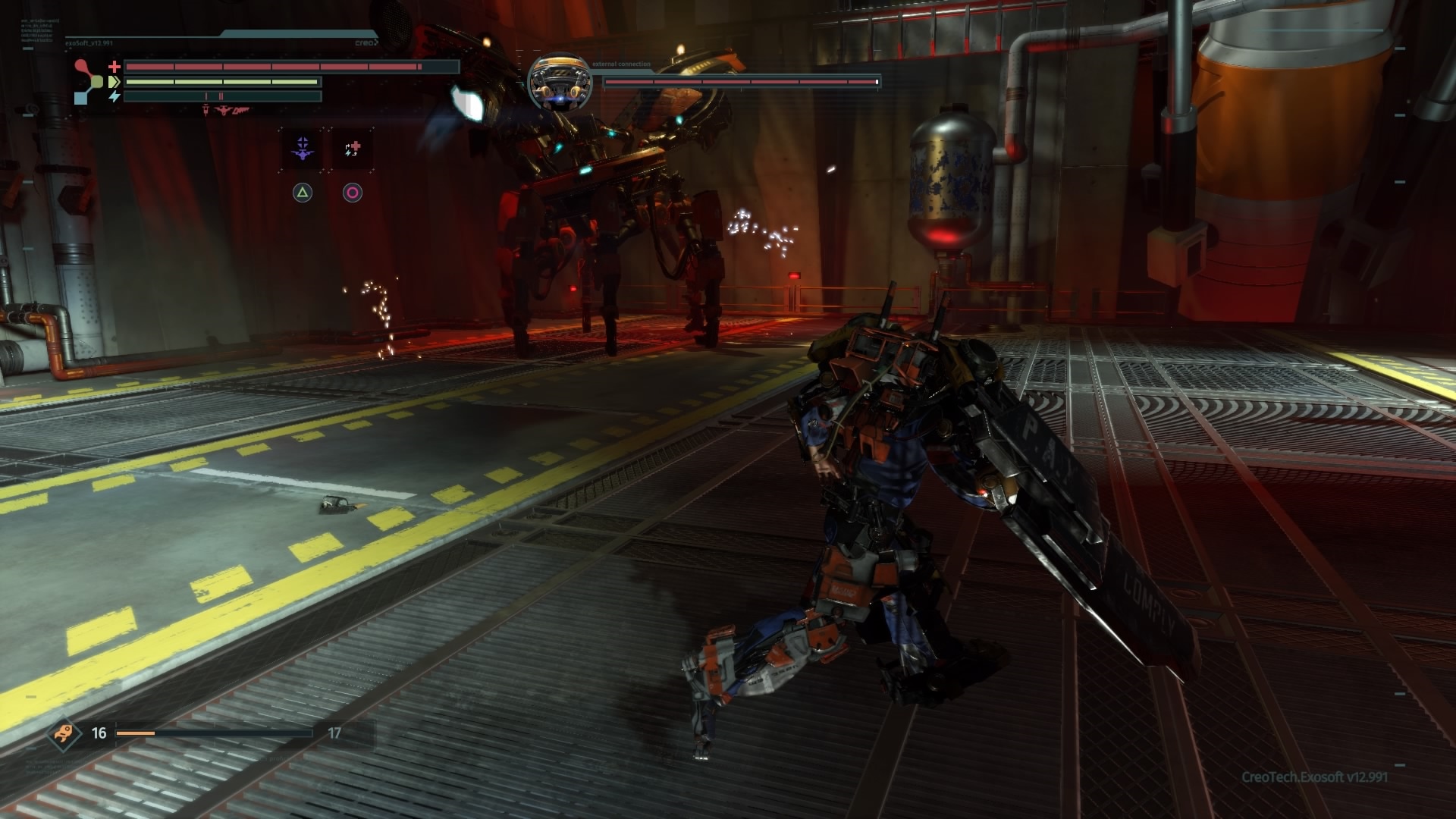Click the tri-colour core status emblem

(x=90, y=81)
